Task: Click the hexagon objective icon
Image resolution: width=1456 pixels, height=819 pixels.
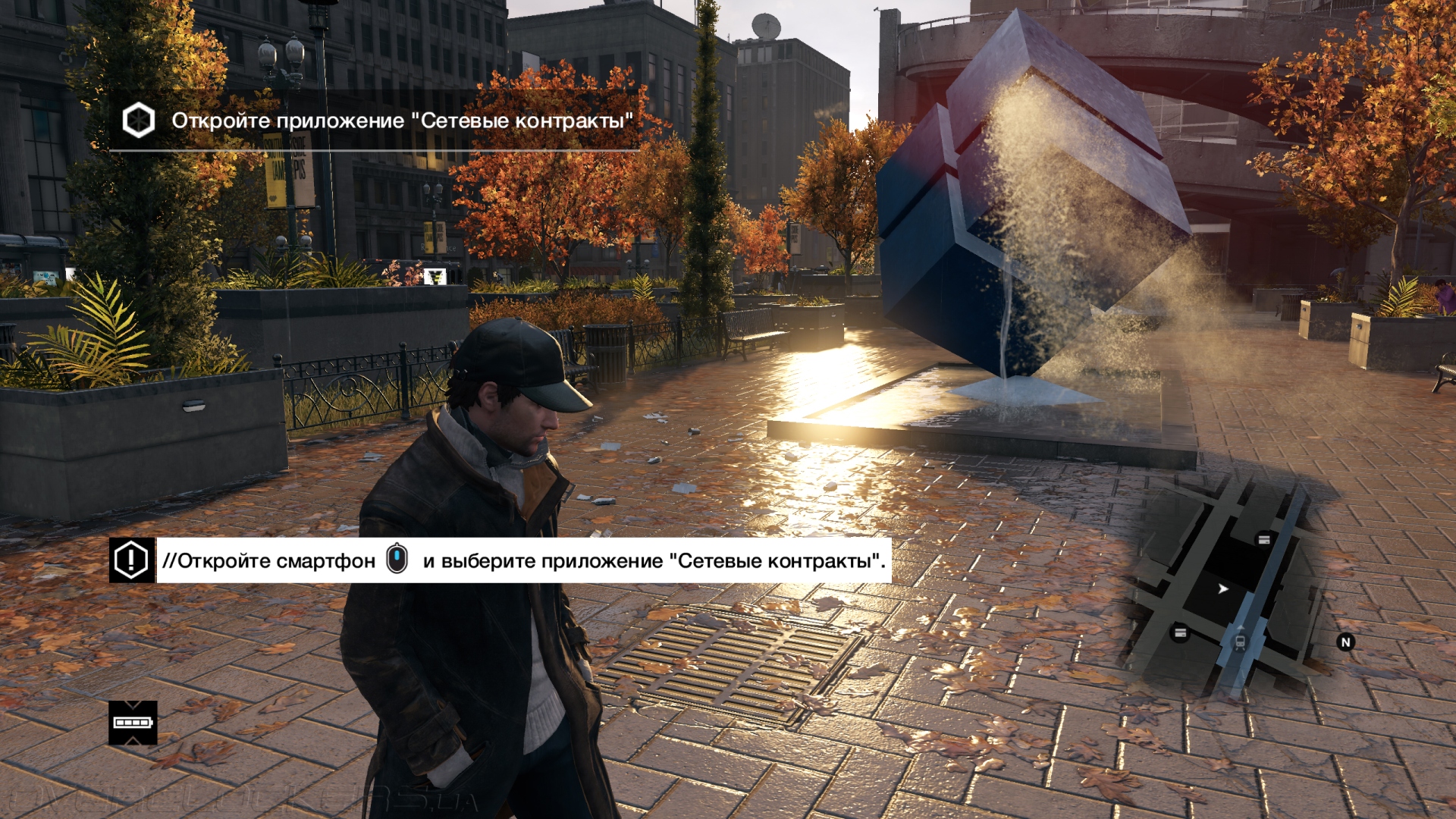Action: point(139,121)
